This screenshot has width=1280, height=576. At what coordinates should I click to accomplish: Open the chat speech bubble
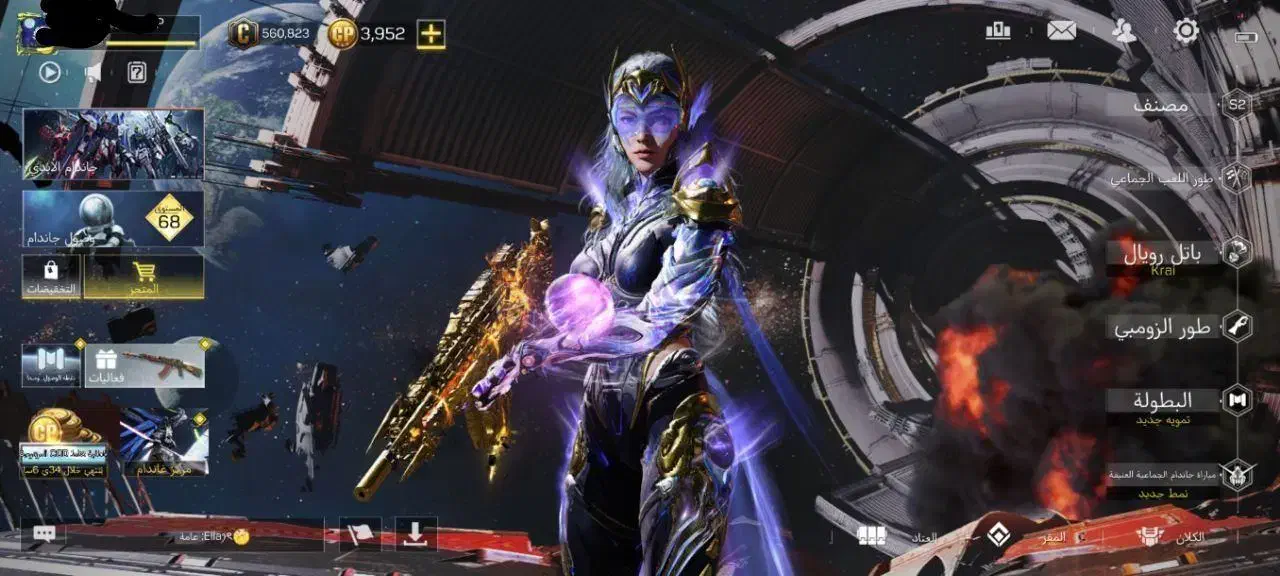44,534
